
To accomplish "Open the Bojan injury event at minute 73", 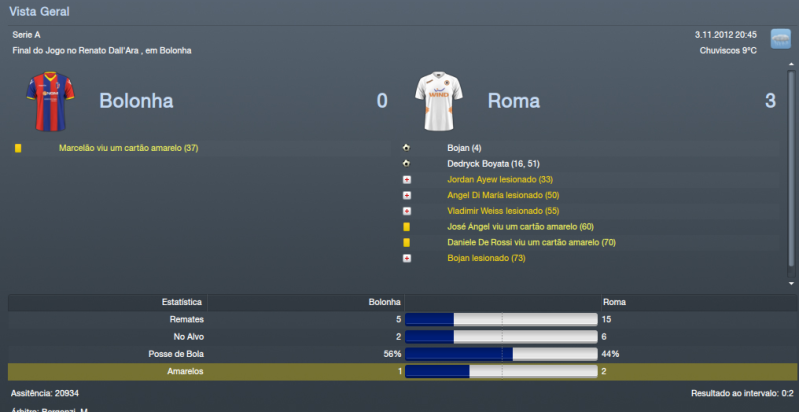I will (x=485, y=258).
